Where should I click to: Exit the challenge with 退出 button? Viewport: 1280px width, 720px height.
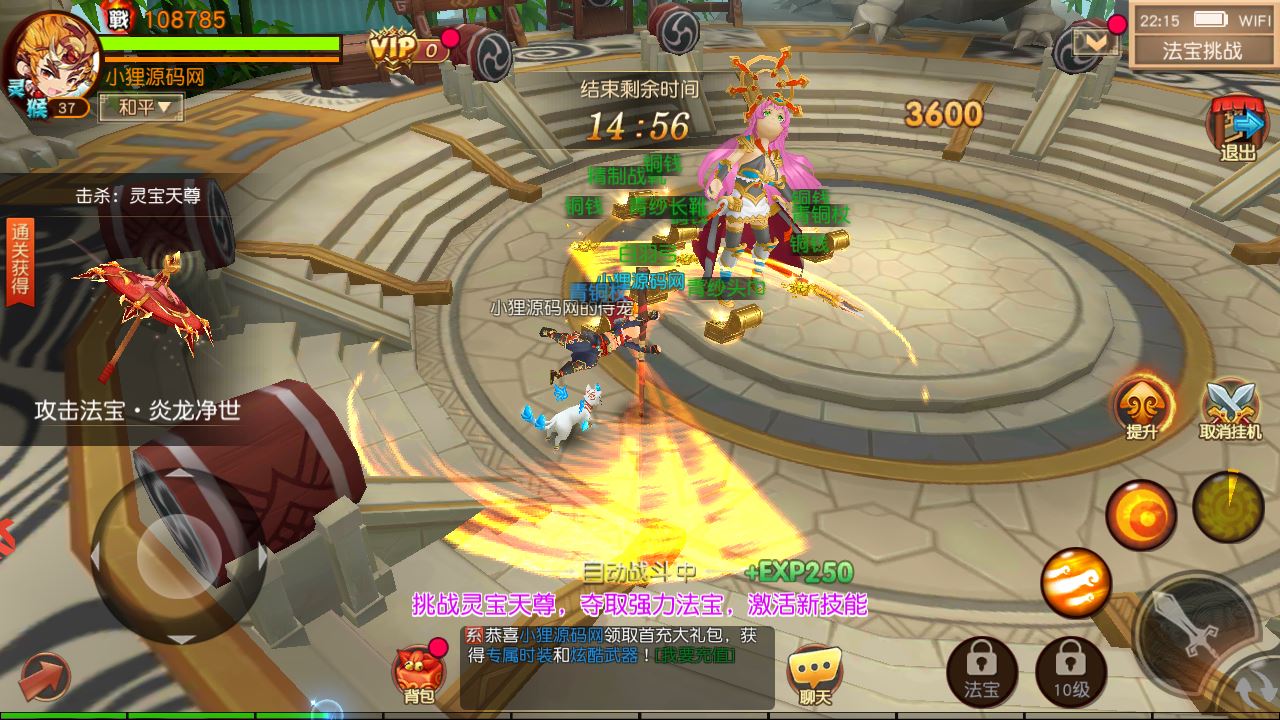point(1237,130)
